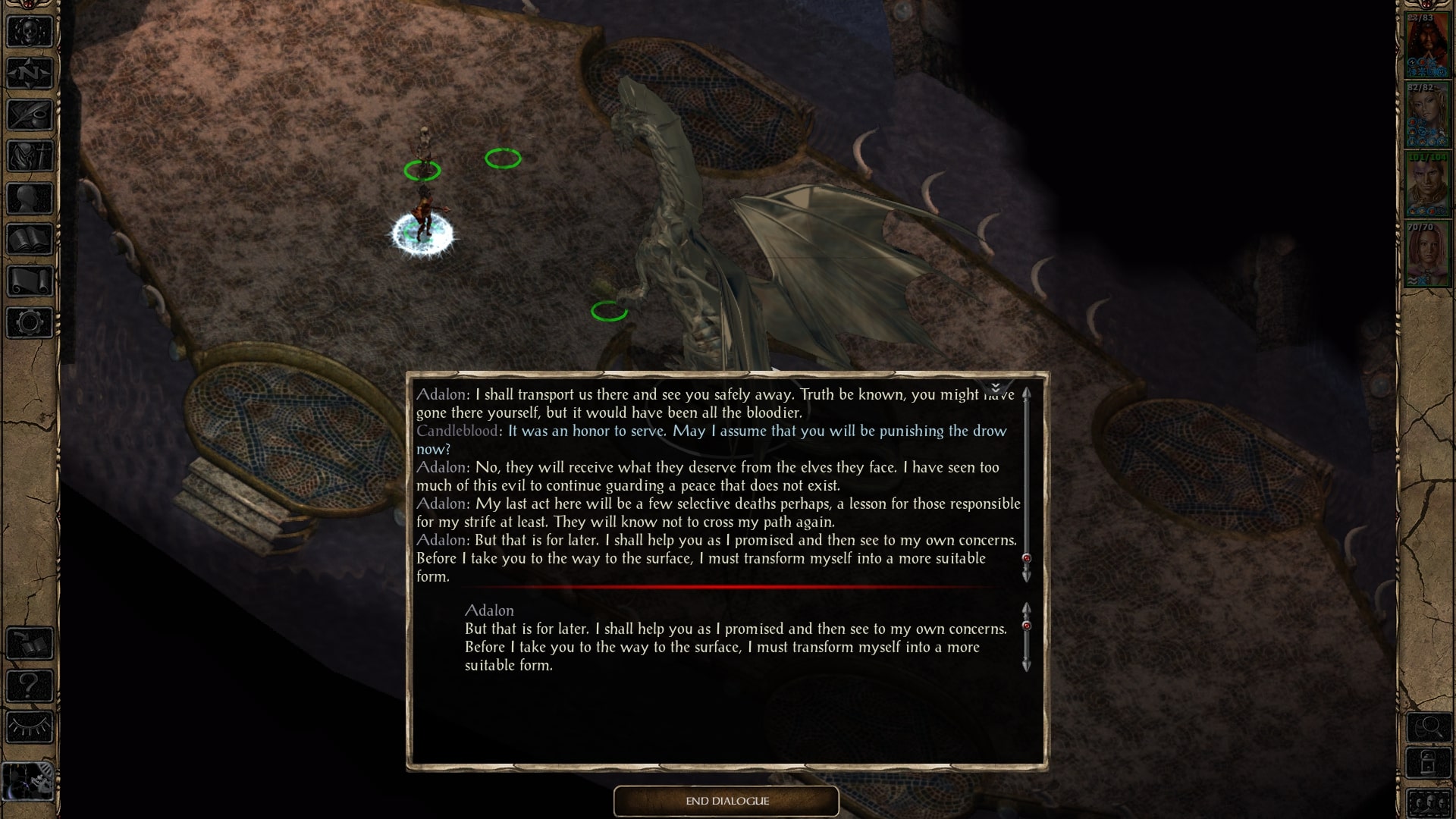Screen dimensions: 1456x819
Task: Open the character record skull icon
Action: click(29, 30)
